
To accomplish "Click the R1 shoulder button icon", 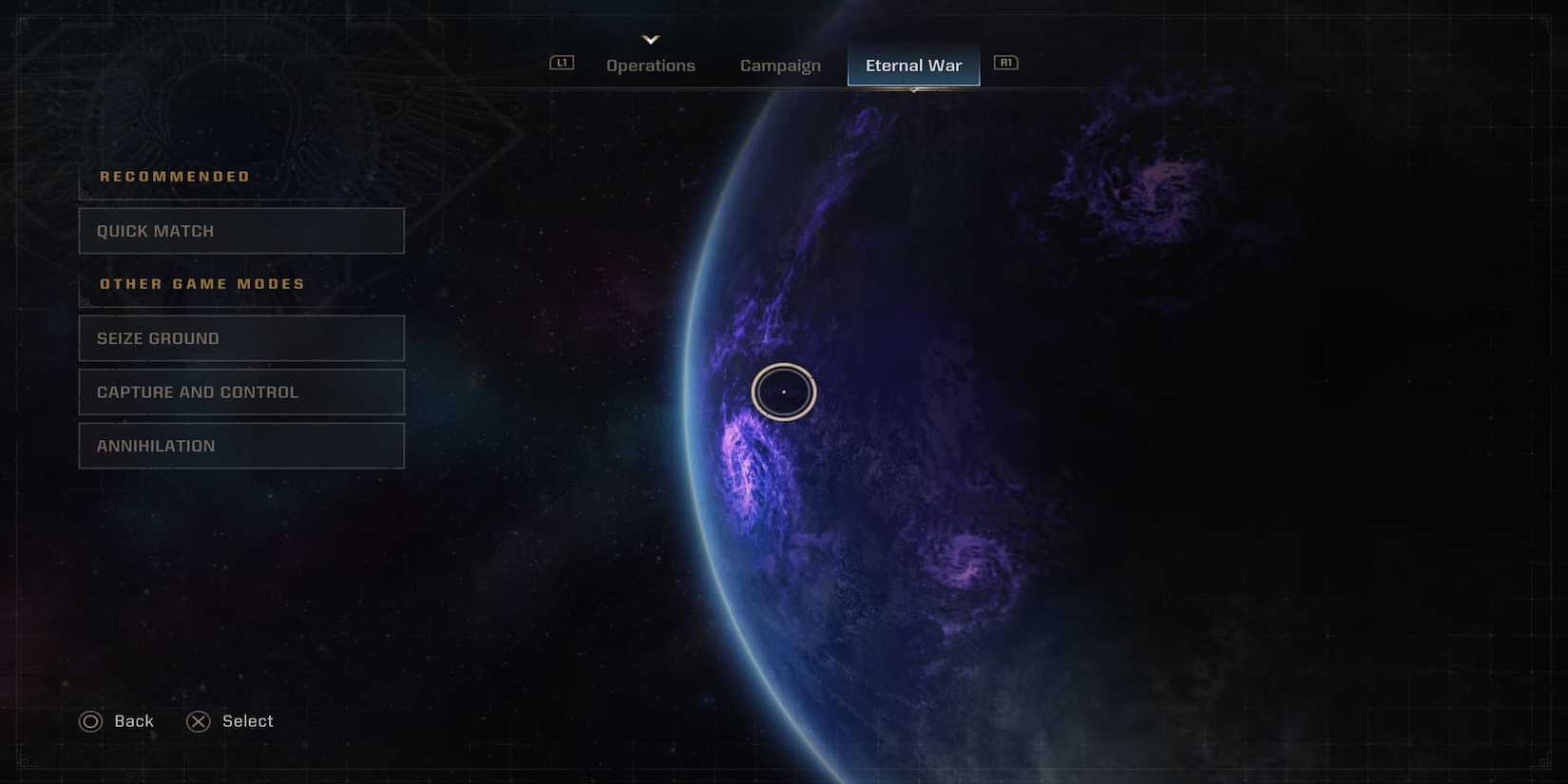I will pyautogui.click(x=1005, y=62).
